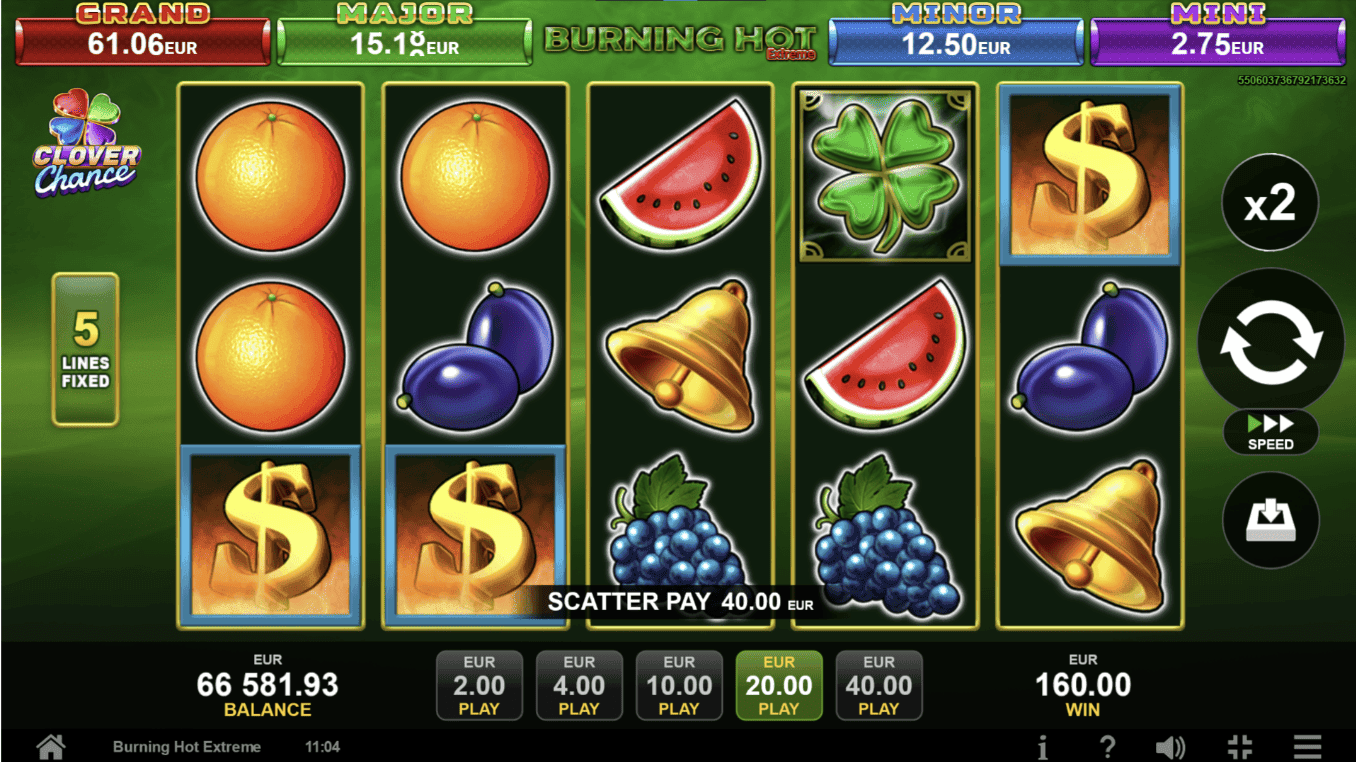The height and width of the screenshot is (762, 1356).
Task: Activate the x2 gamble button
Action: click(x=1270, y=204)
